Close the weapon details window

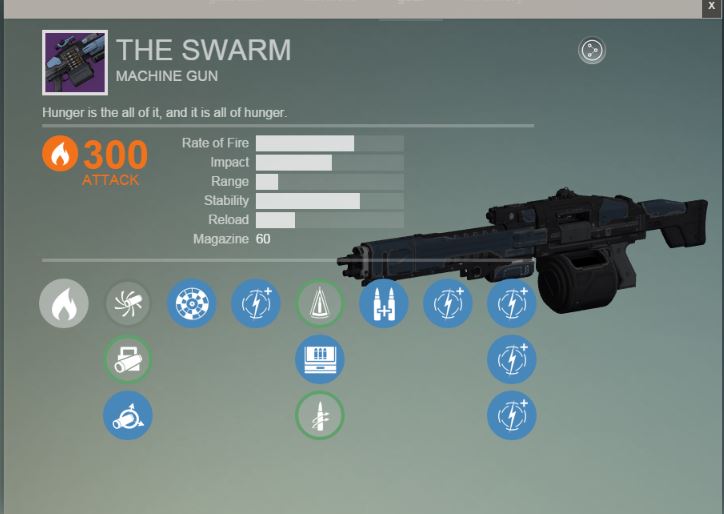click(711, 6)
